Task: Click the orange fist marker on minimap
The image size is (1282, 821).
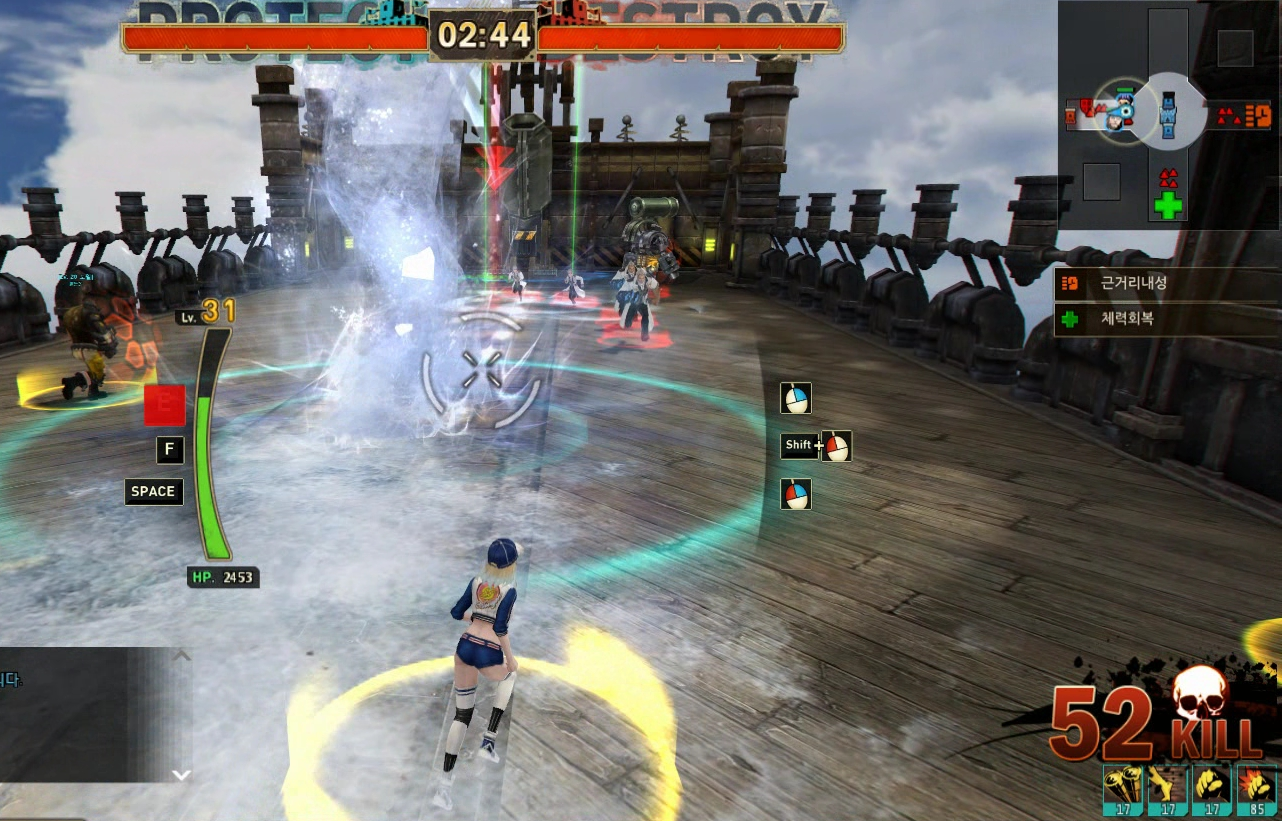Action: [x=1257, y=115]
